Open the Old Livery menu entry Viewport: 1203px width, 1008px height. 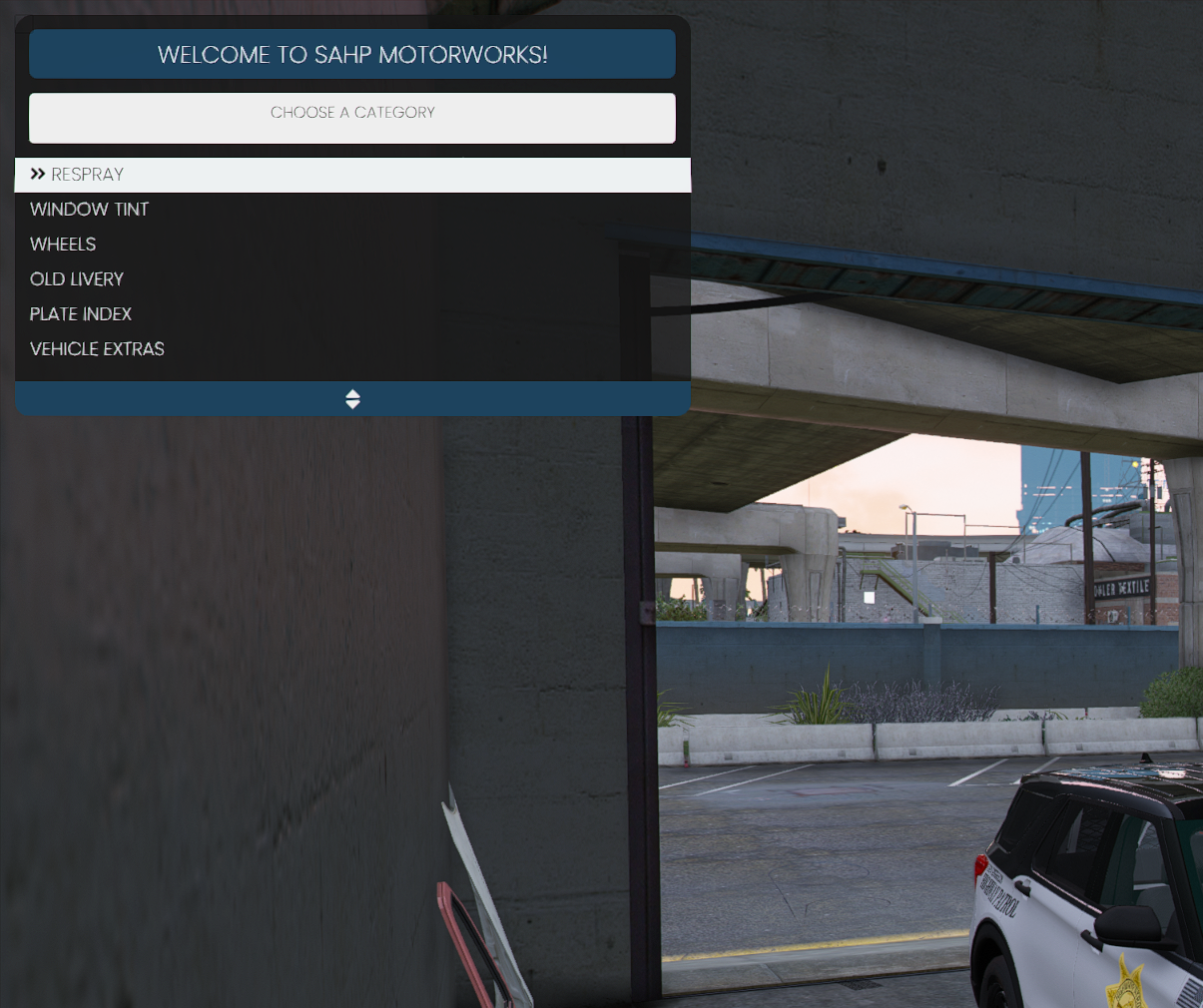point(77,279)
